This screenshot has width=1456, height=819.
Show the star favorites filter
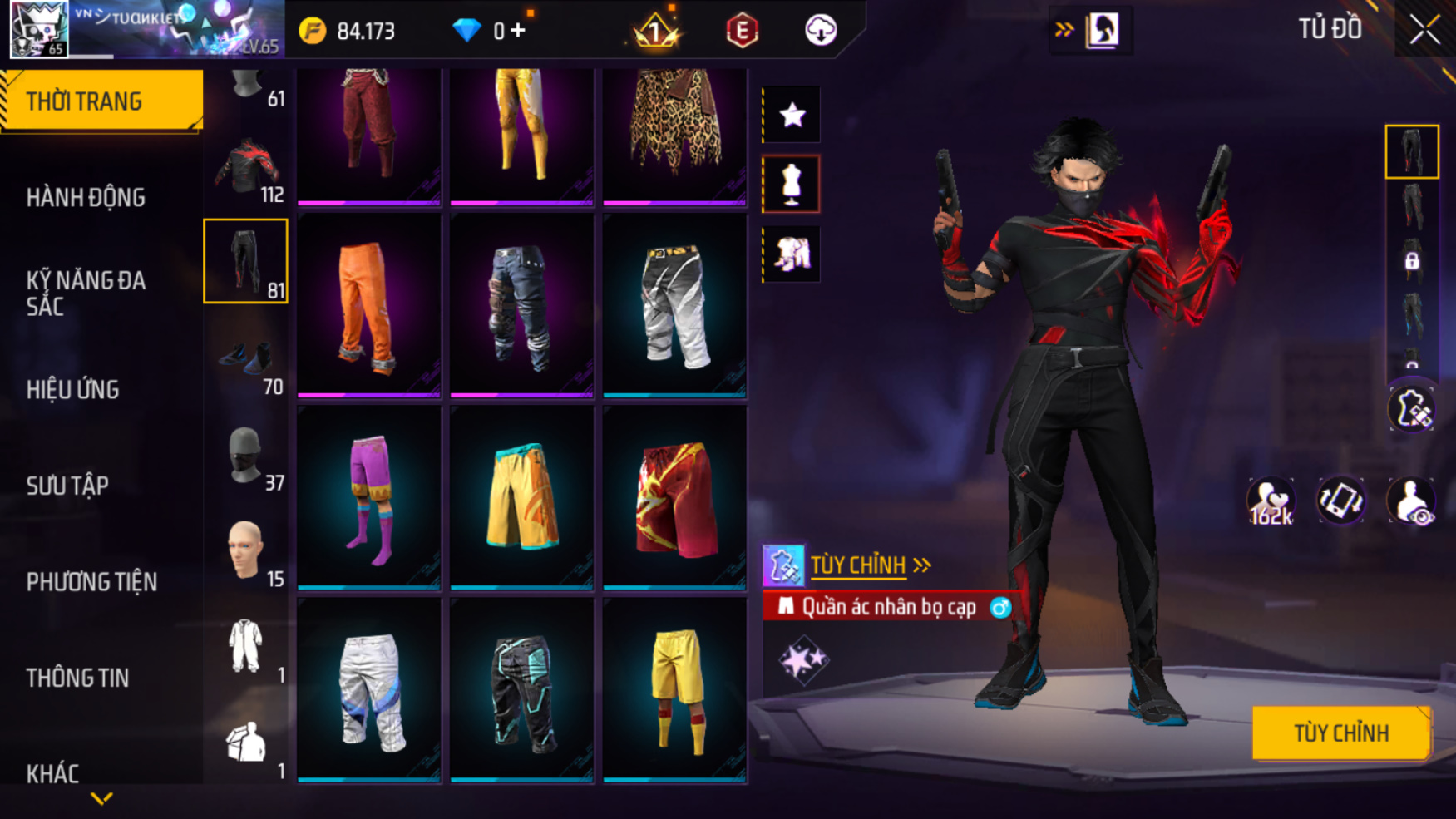coord(792,115)
